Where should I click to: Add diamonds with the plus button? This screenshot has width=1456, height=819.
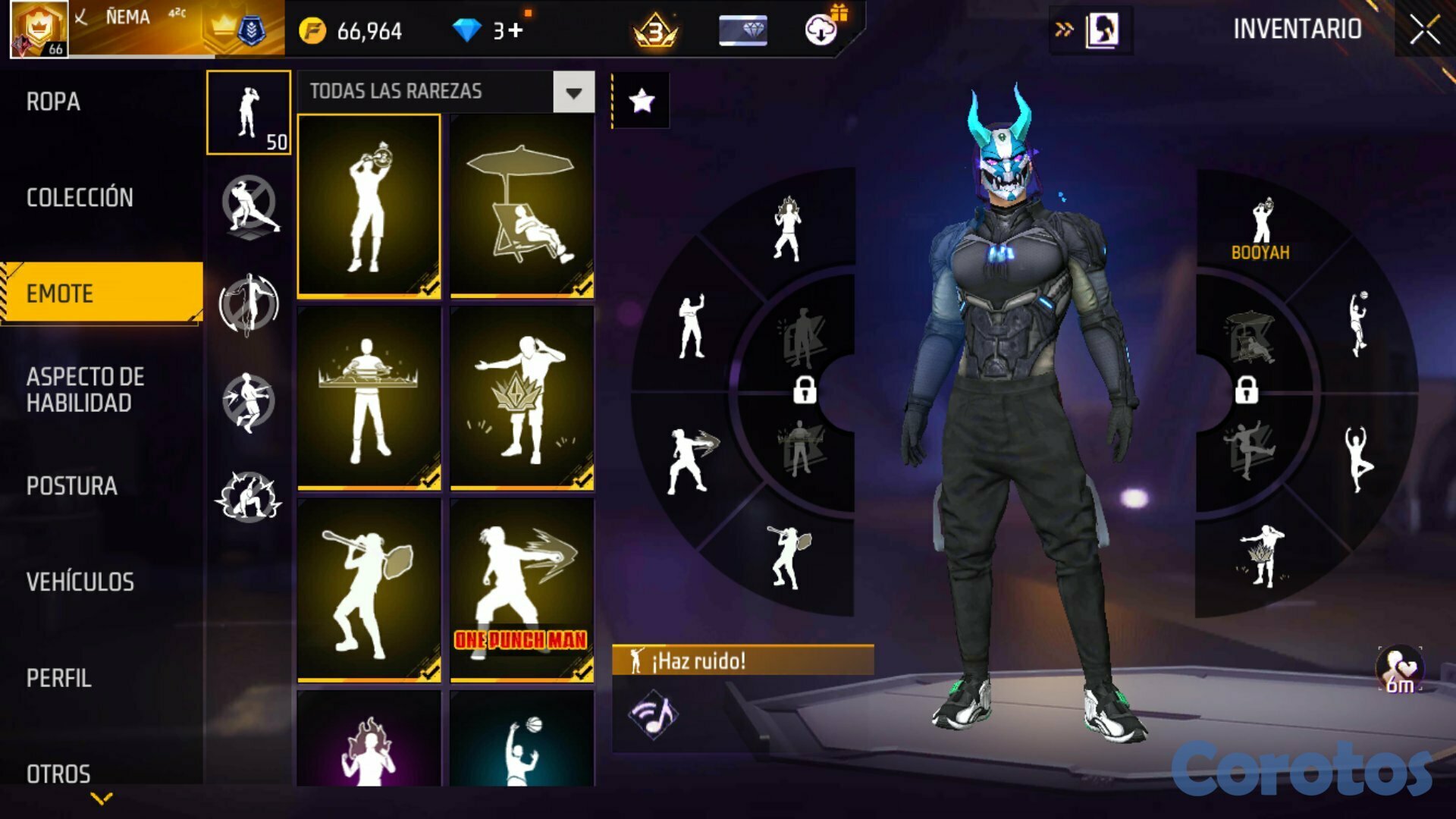[516, 30]
